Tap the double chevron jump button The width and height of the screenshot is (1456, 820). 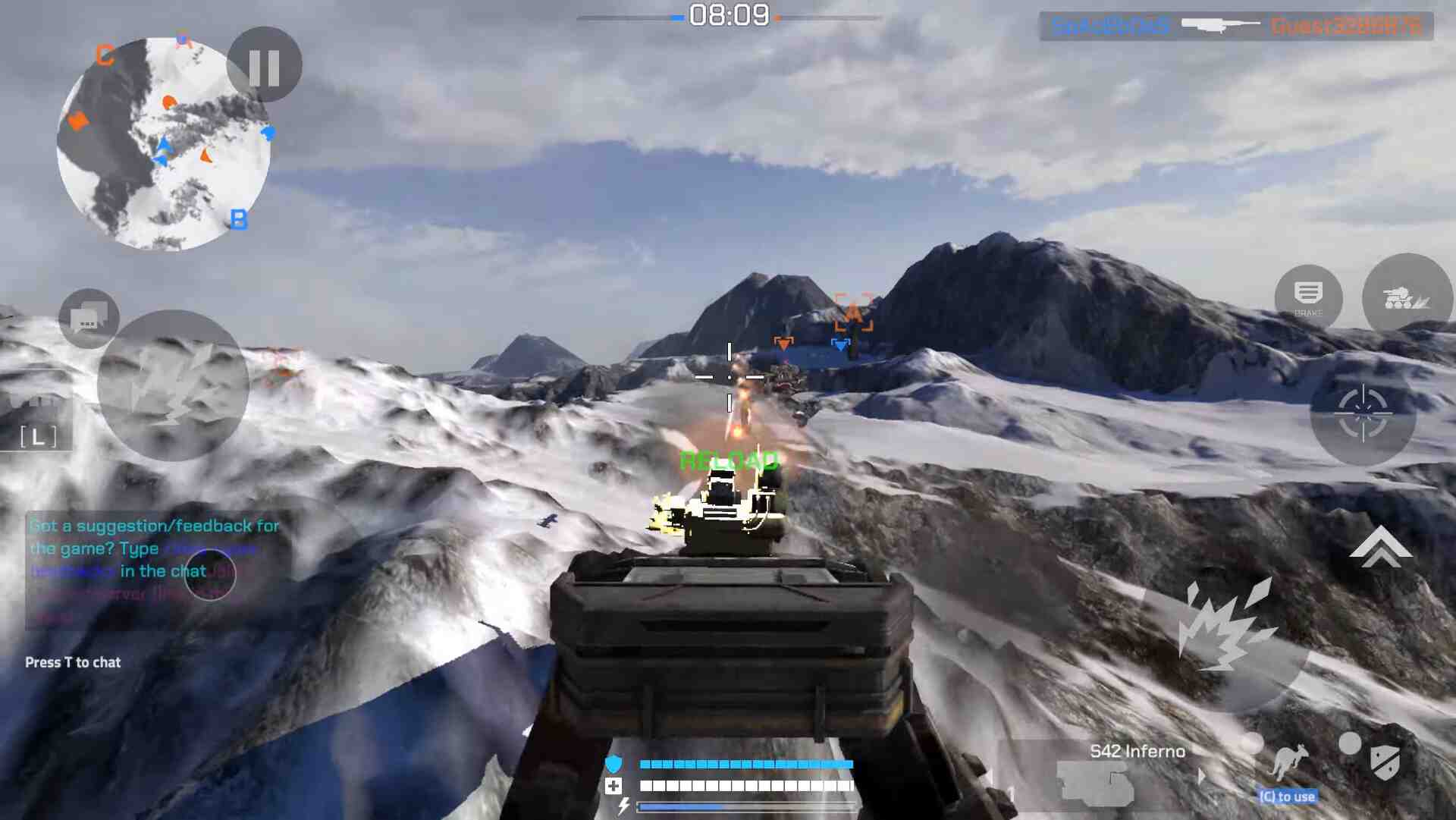coord(1380,548)
